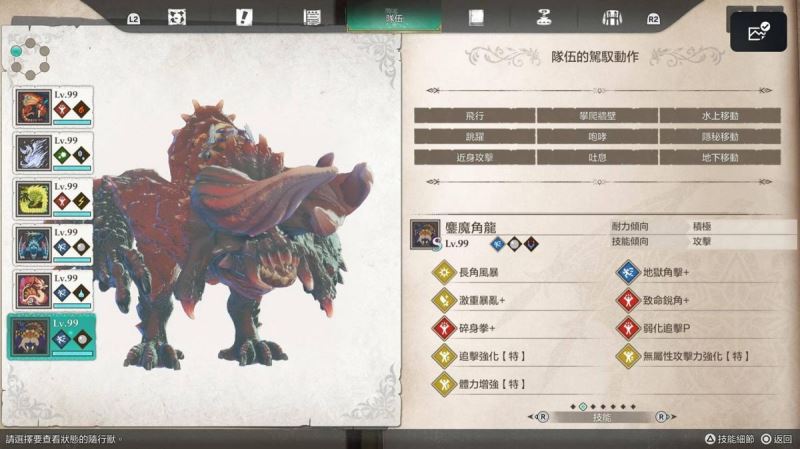Open the notepad document tab
The width and height of the screenshot is (800, 449).
pyautogui.click(x=311, y=17)
